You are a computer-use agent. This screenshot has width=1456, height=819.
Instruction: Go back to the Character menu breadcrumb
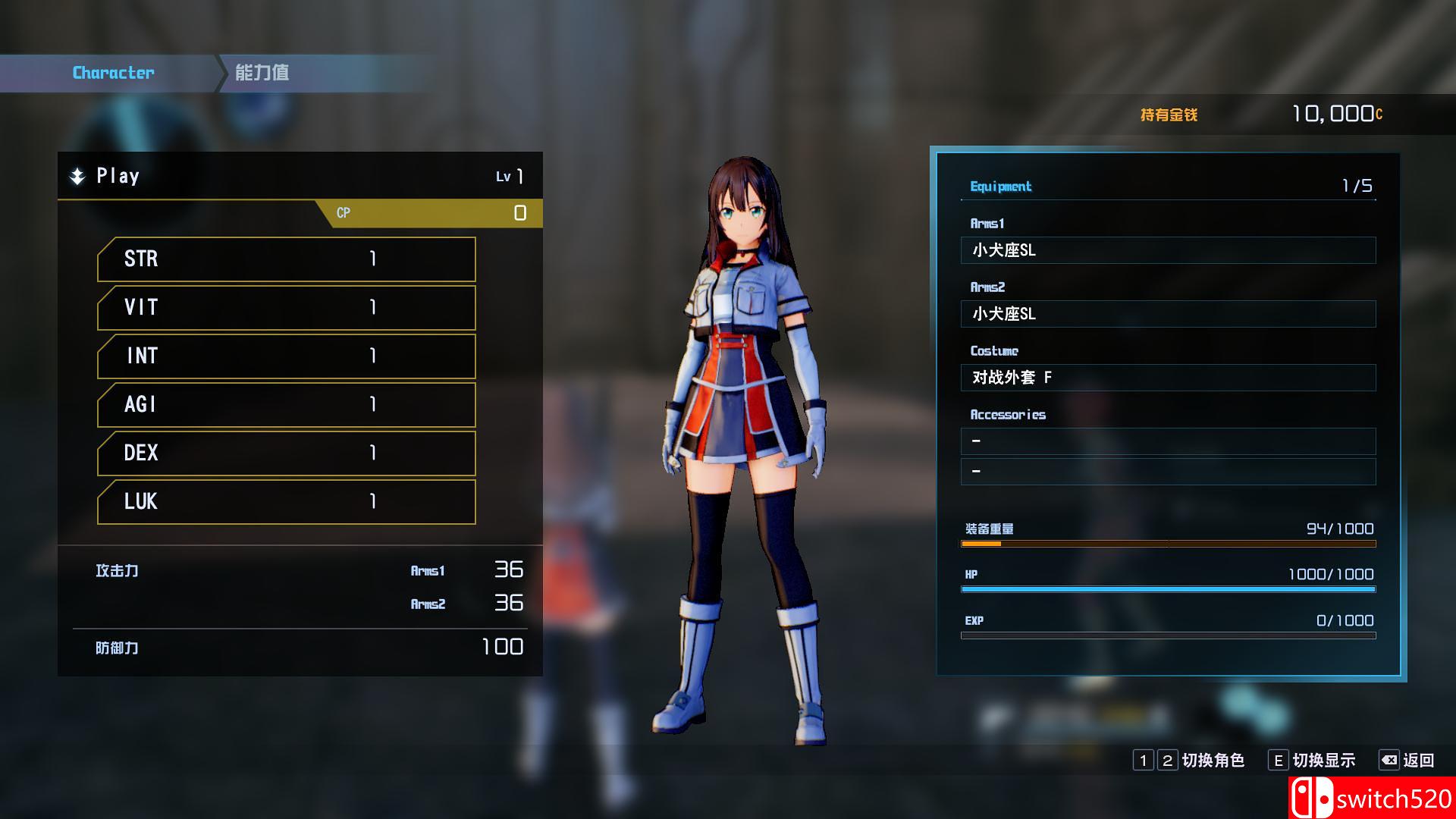tap(113, 73)
